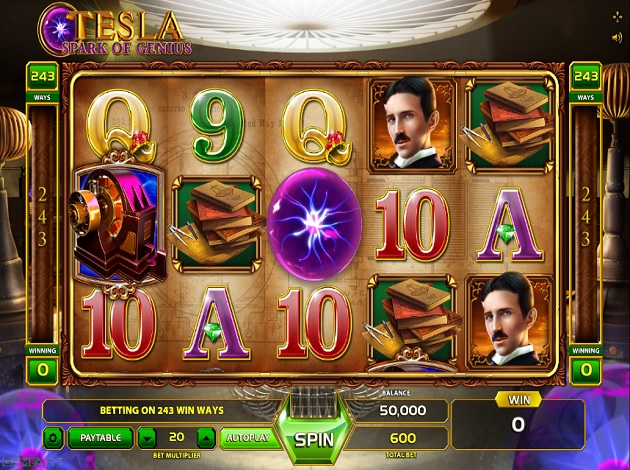630x470 pixels.
Task: Decrease the bet multiplier with the down arrow
Action: click(x=147, y=437)
